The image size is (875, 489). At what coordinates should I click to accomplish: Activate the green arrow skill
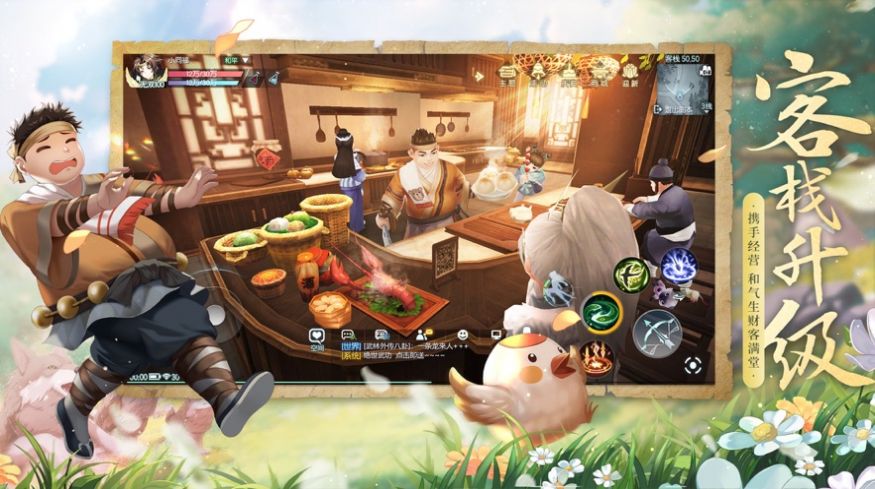click(632, 274)
